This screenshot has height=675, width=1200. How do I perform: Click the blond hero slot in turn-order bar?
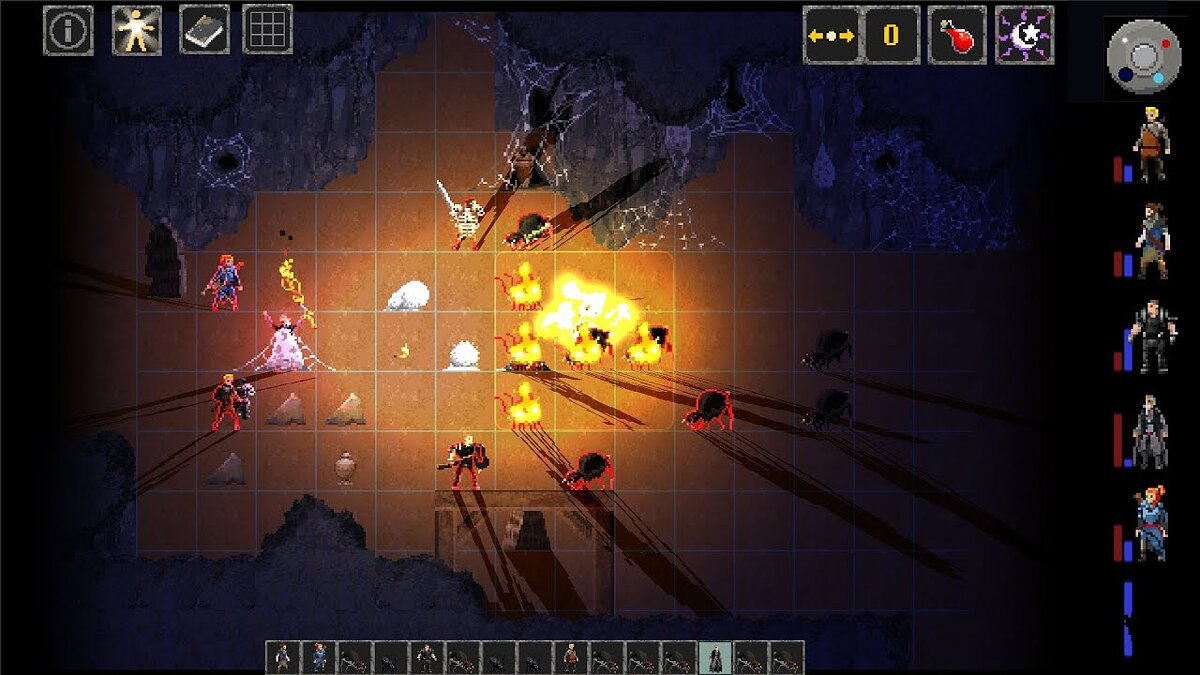572,657
